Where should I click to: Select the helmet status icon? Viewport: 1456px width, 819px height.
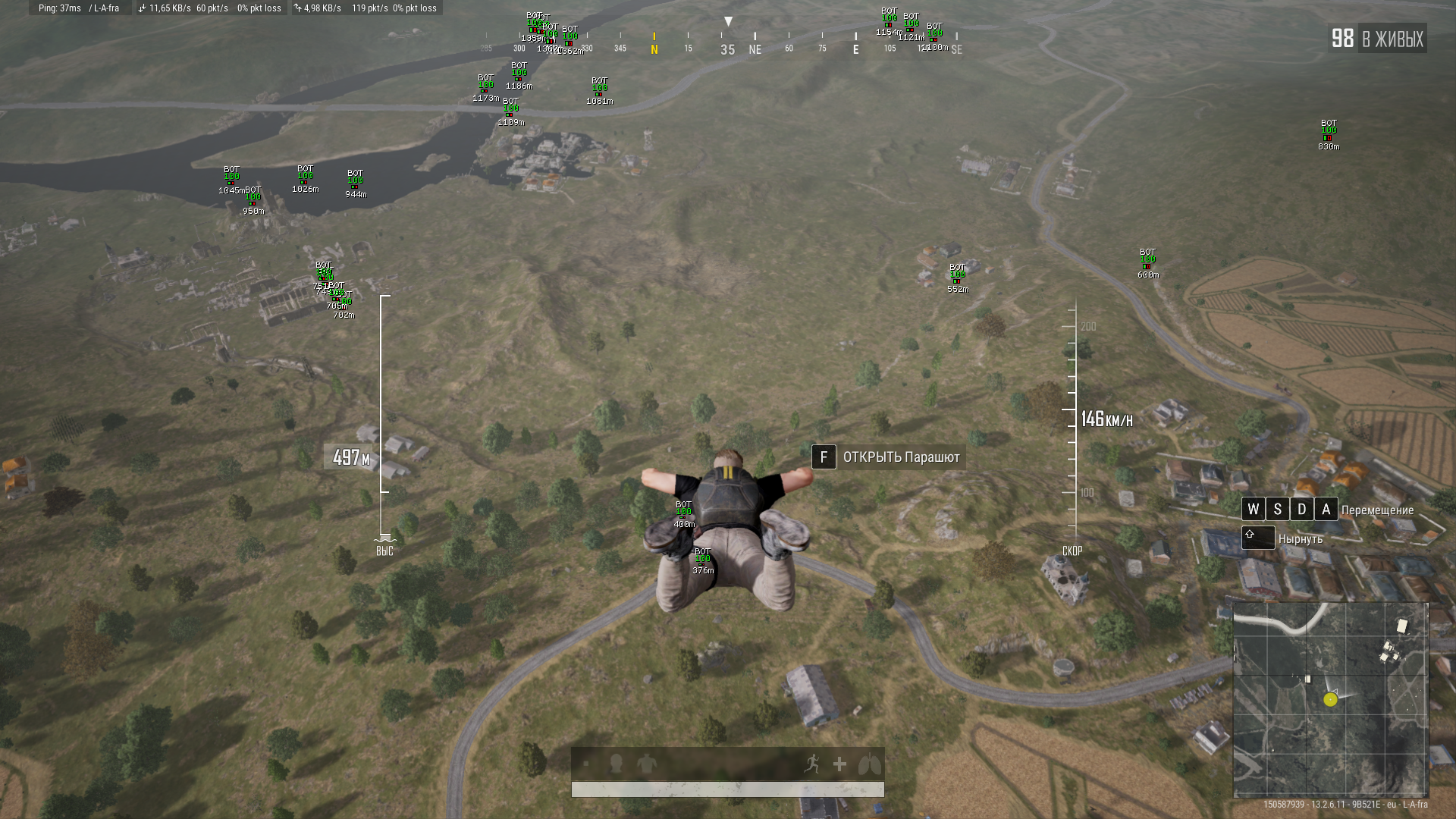pos(616,764)
